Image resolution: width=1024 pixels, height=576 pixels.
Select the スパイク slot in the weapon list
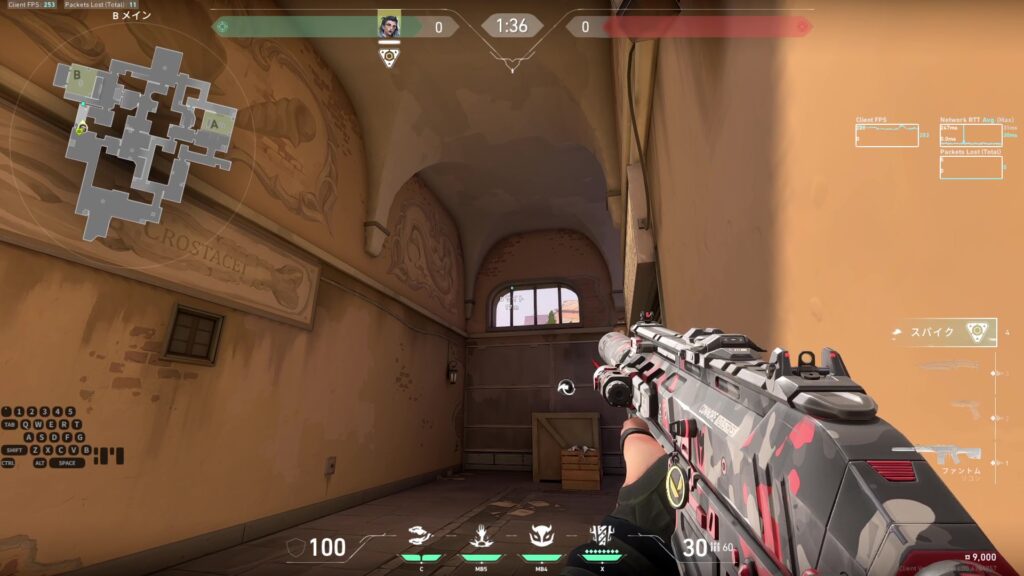point(945,332)
